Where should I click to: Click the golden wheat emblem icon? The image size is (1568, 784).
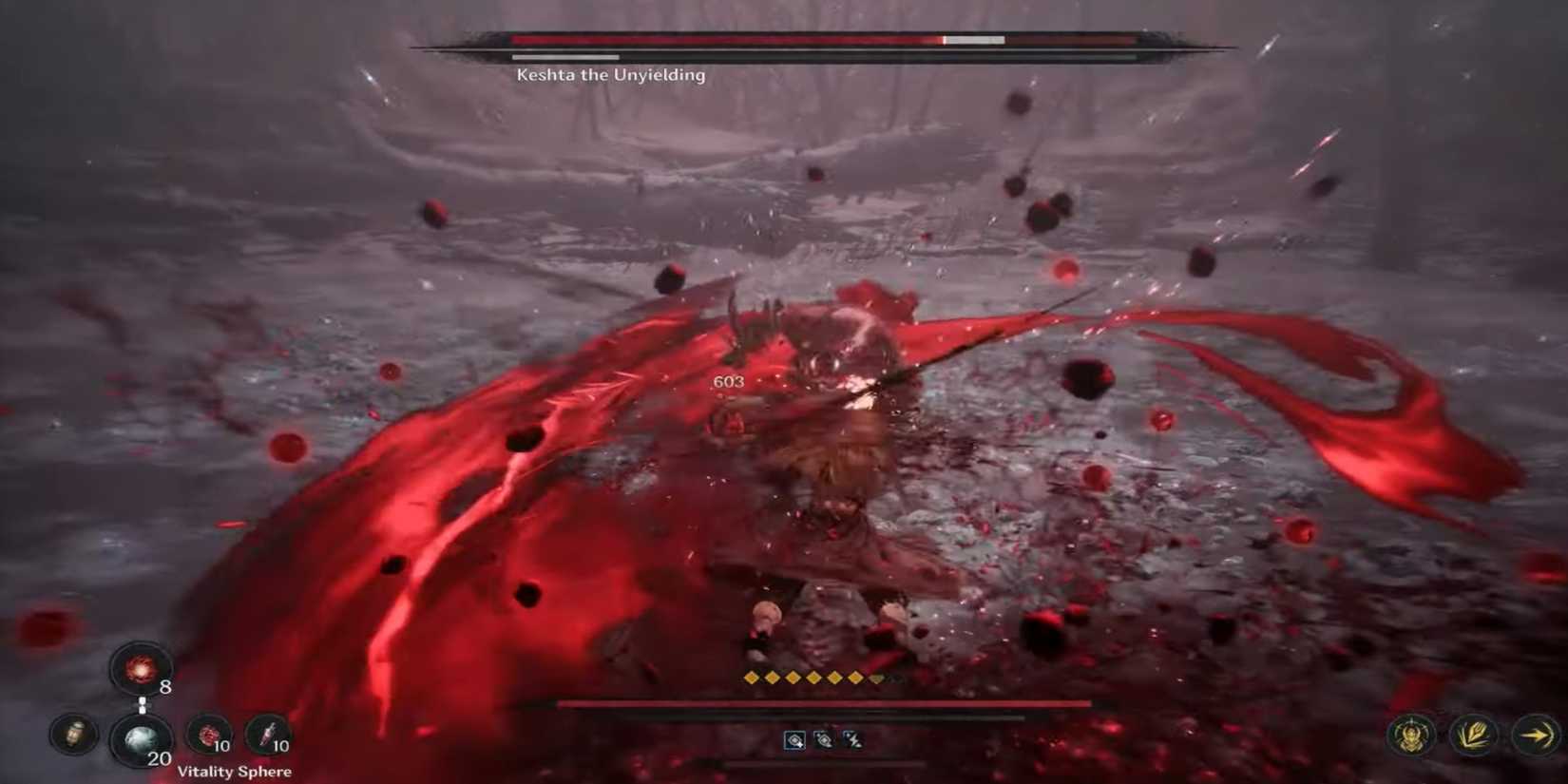(x=1476, y=734)
